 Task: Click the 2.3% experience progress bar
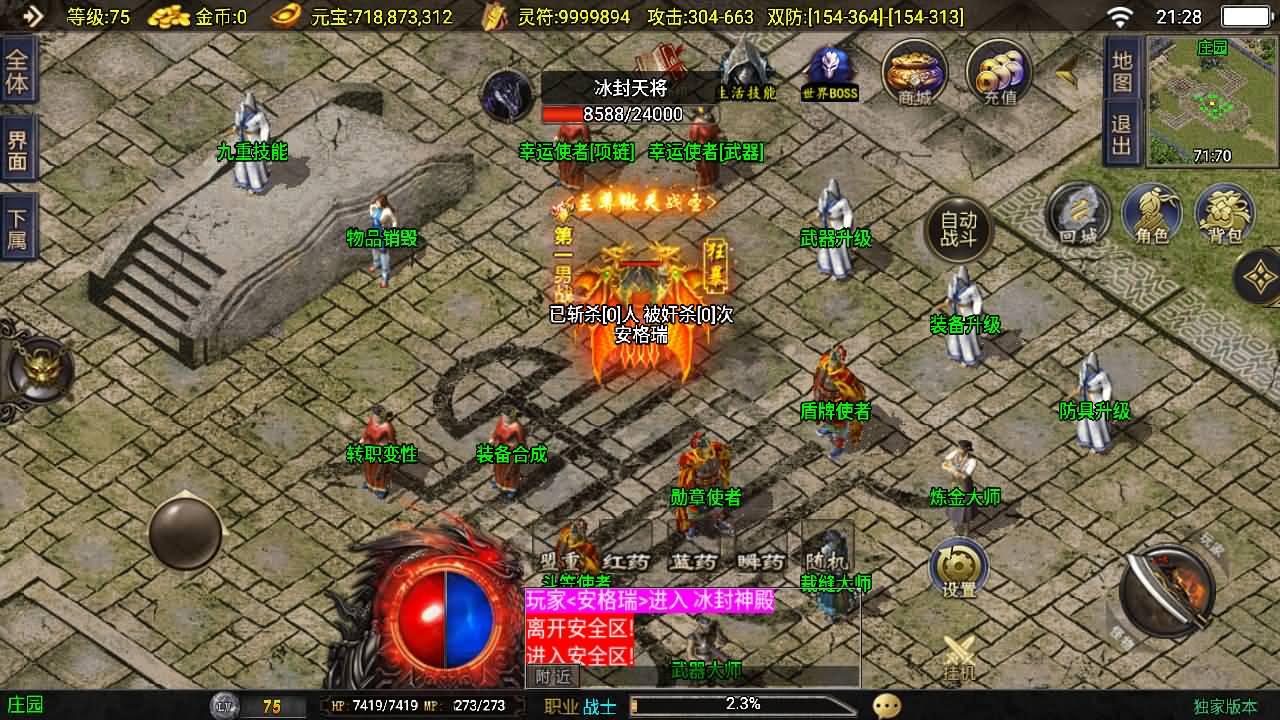pos(740,703)
